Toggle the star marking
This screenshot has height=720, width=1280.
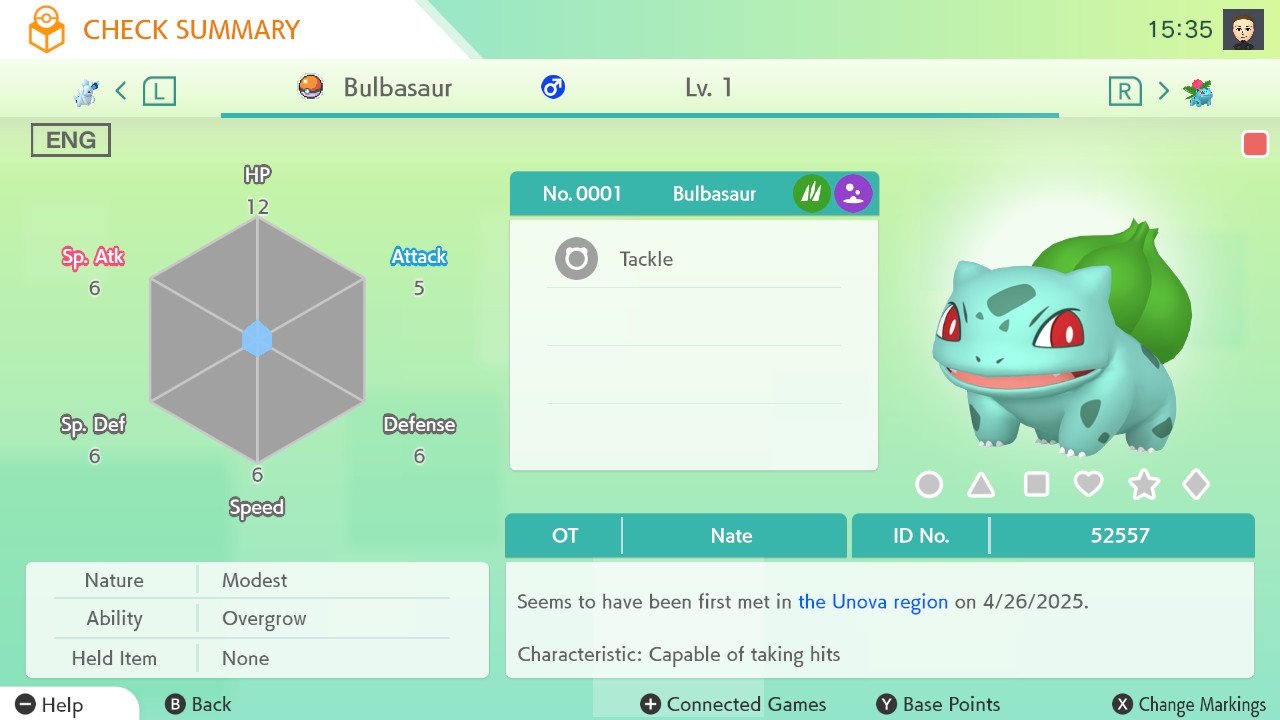click(x=1143, y=485)
